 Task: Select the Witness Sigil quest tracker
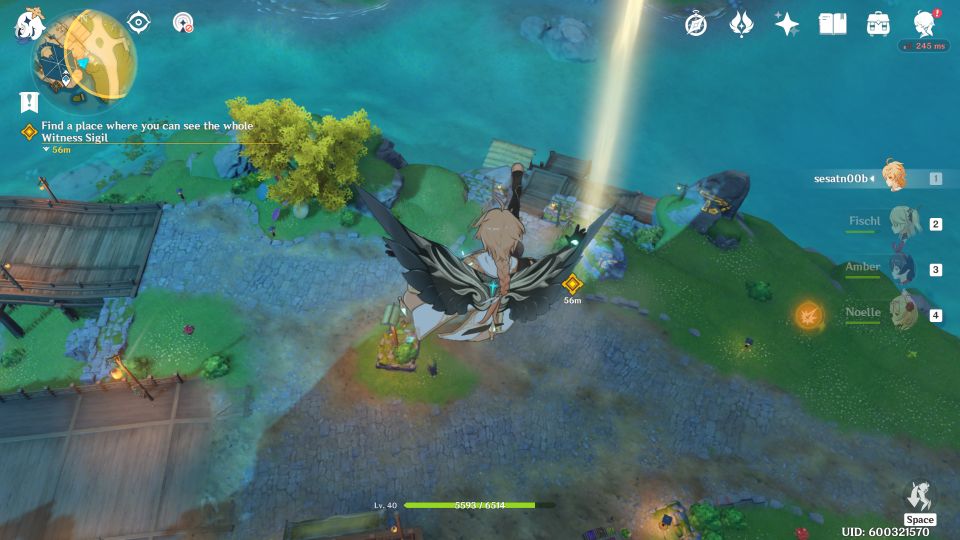click(x=146, y=132)
